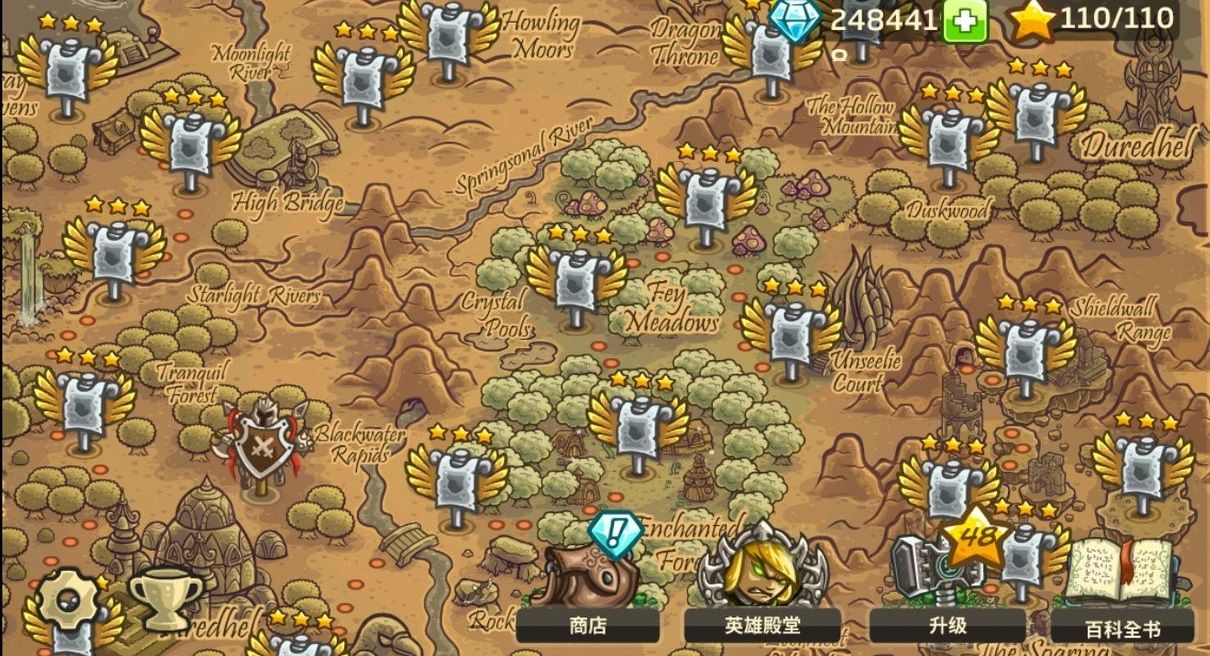Choose the level flag above Starlight Rivers
Image resolution: width=1210 pixels, height=656 pixels.
pyautogui.click(x=114, y=253)
